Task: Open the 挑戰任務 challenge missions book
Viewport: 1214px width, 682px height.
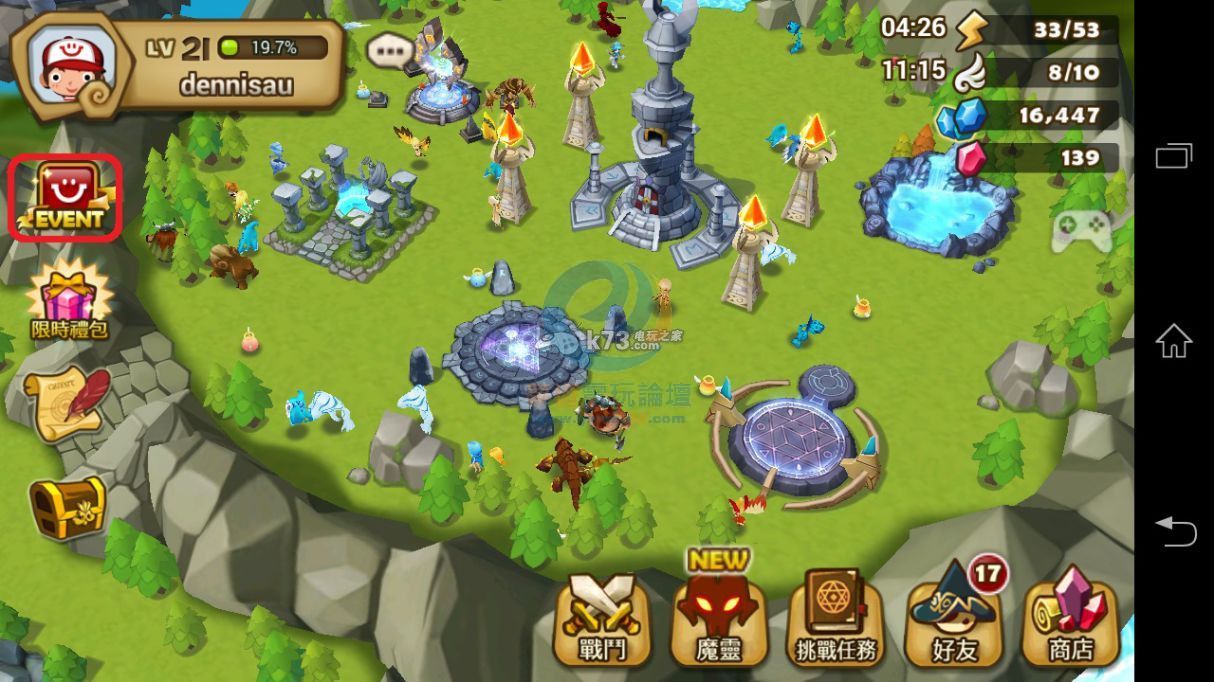Action: coord(836,620)
